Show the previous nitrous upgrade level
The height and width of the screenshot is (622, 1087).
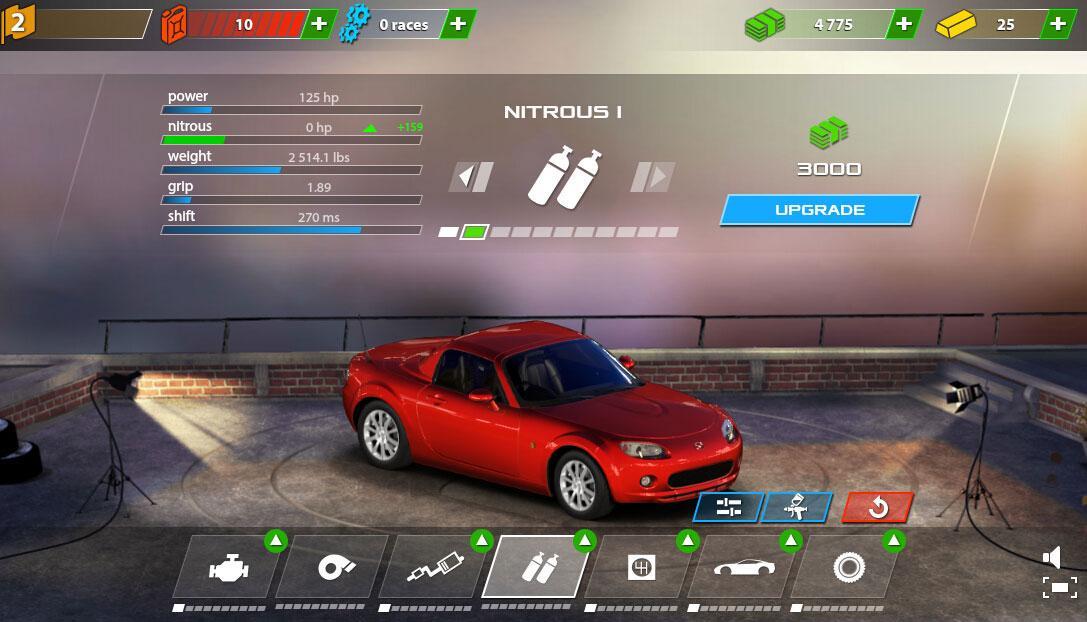(470, 177)
